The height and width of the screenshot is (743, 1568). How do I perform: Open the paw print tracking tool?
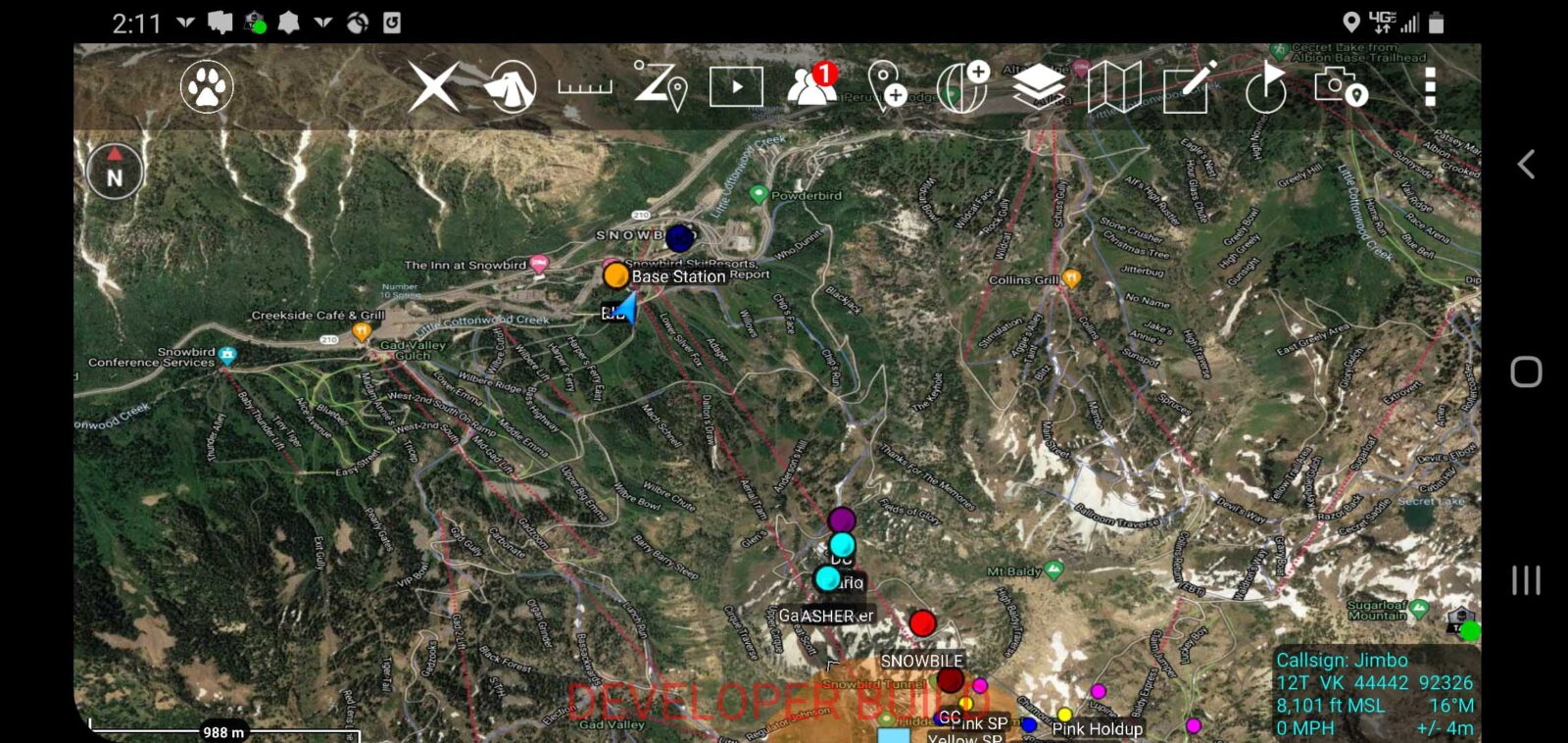coord(206,88)
